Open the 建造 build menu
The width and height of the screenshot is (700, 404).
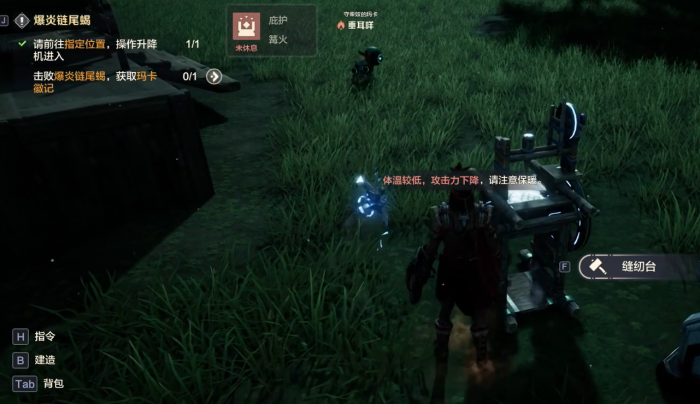click(x=45, y=360)
